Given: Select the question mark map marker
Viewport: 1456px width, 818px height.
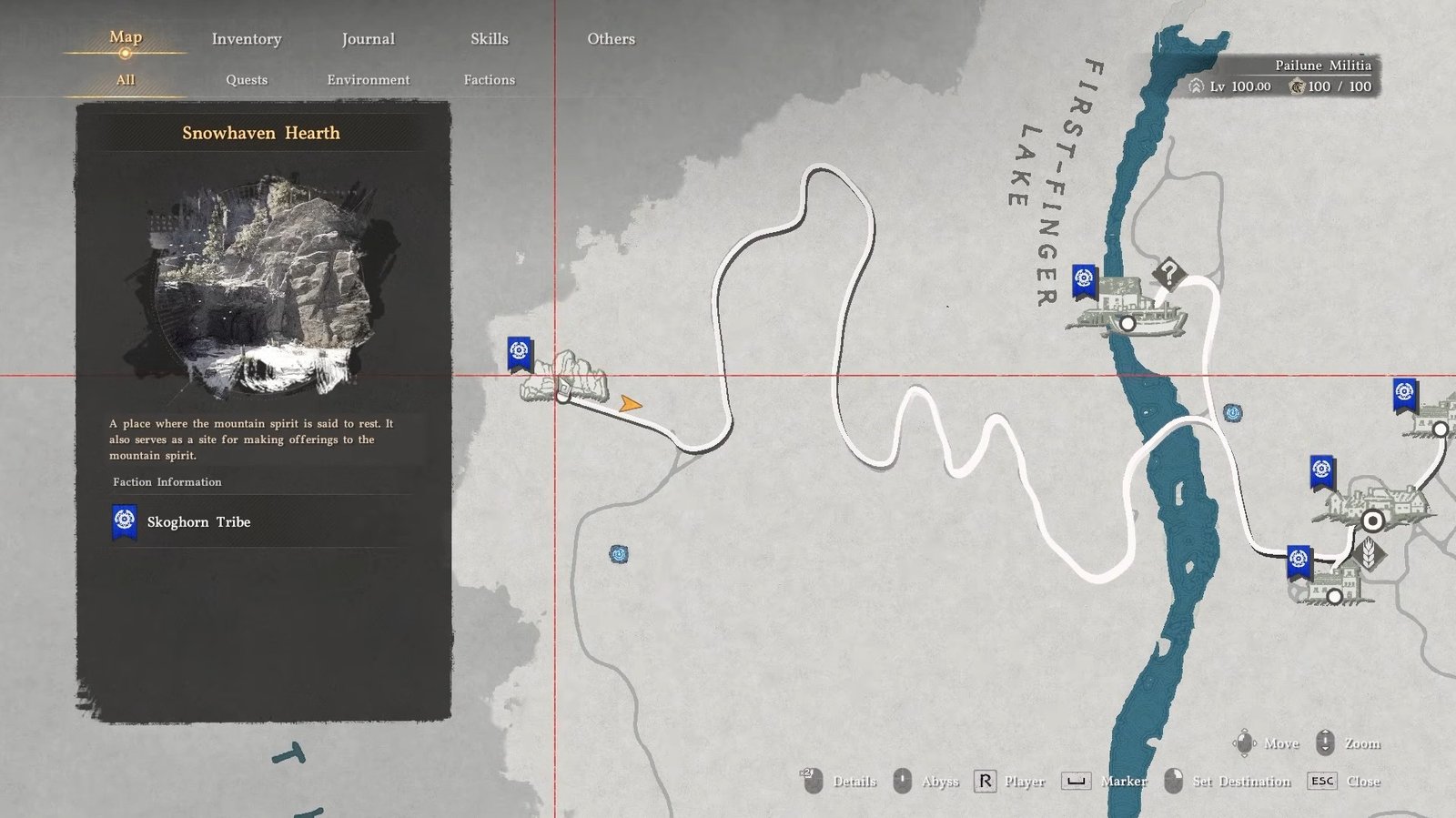Looking at the screenshot, I should coord(1169,272).
